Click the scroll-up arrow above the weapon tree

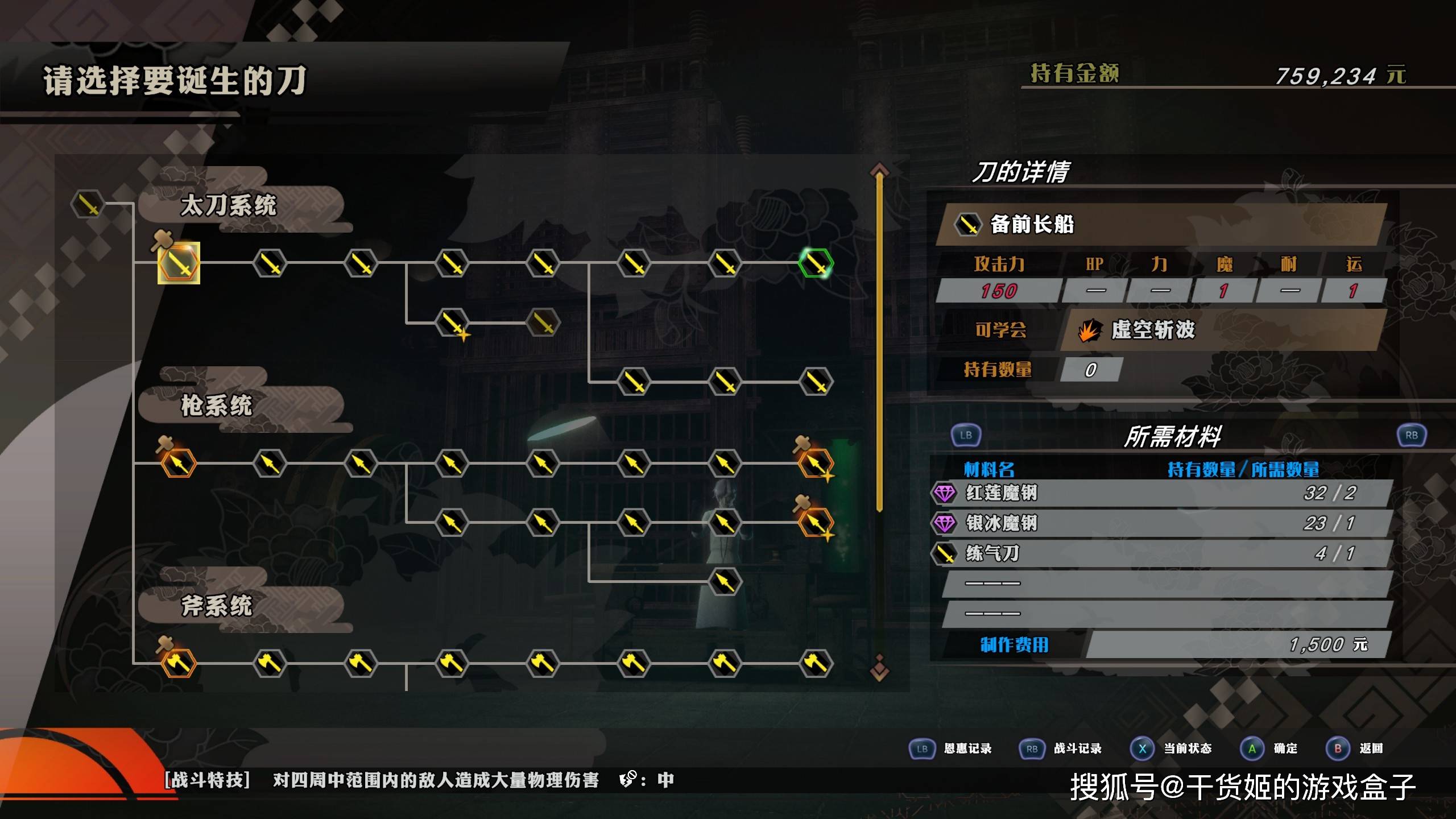tap(879, 169)
